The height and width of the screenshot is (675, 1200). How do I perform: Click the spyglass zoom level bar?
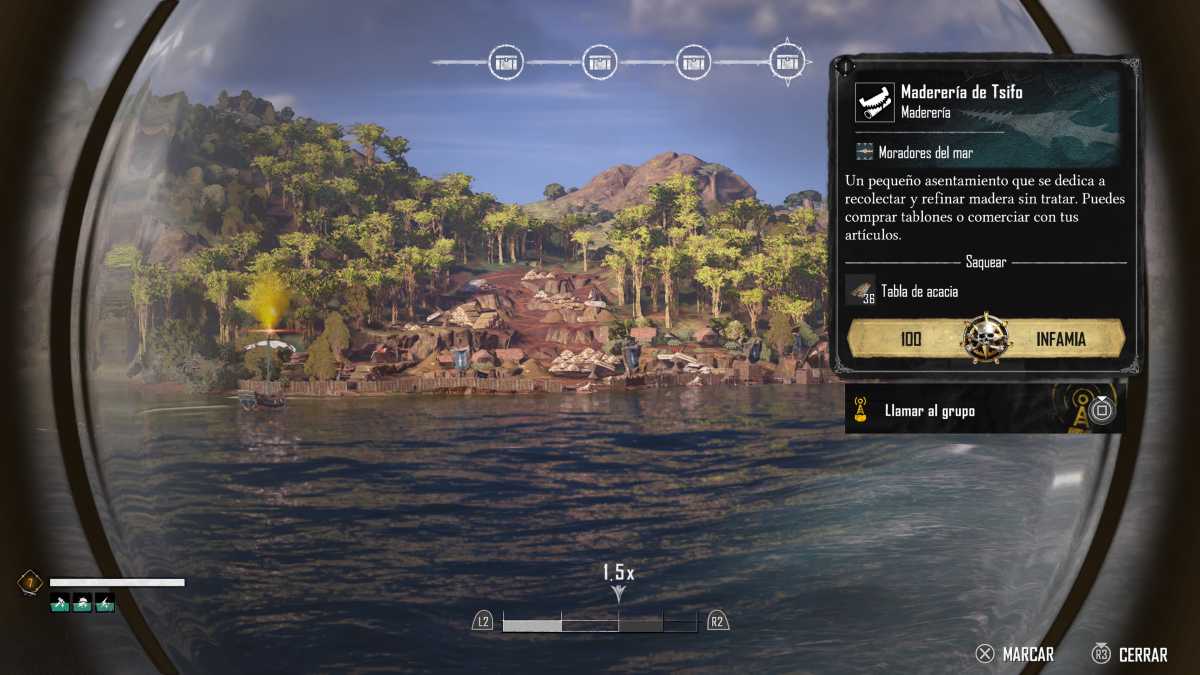[599, 623]
